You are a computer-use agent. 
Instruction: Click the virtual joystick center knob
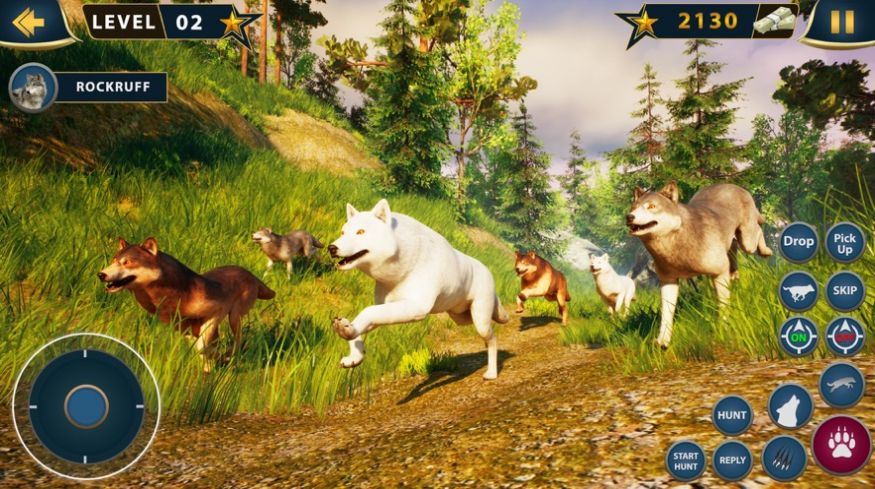pyautogui.click(x=86, y=406)
